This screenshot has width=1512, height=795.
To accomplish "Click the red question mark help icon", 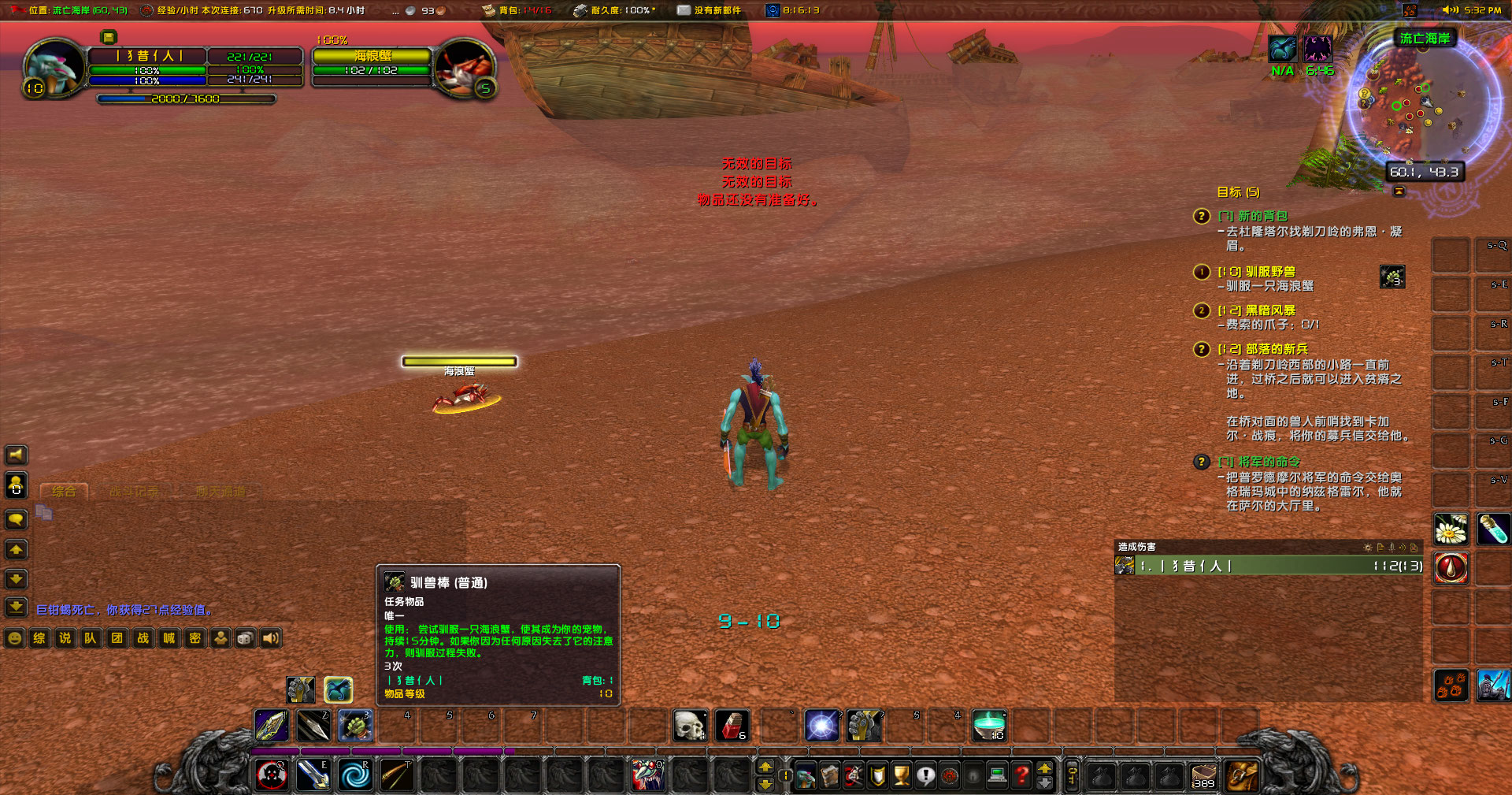I will click(x=1021, y=776).
